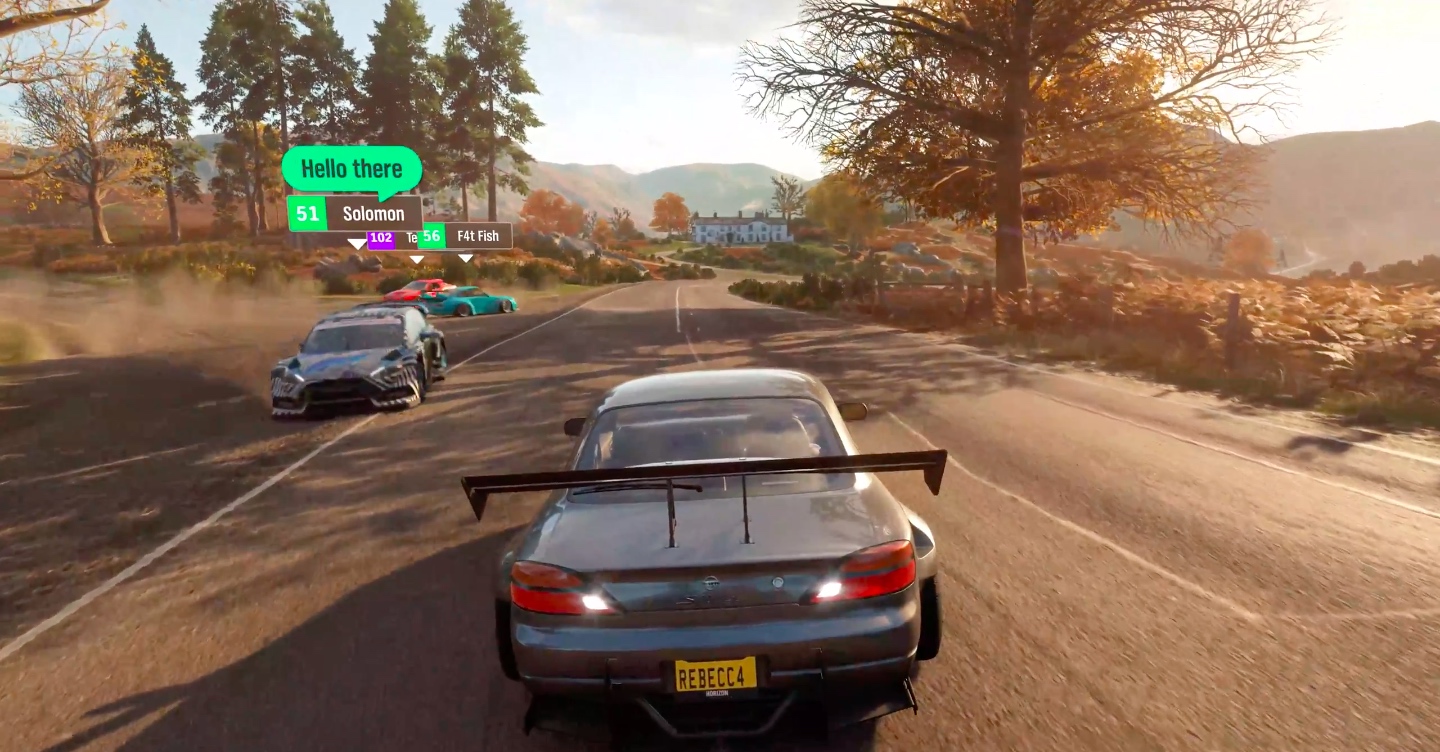
Task: Open the "Hello there" chat bubble
Action: tap(351, 168)
